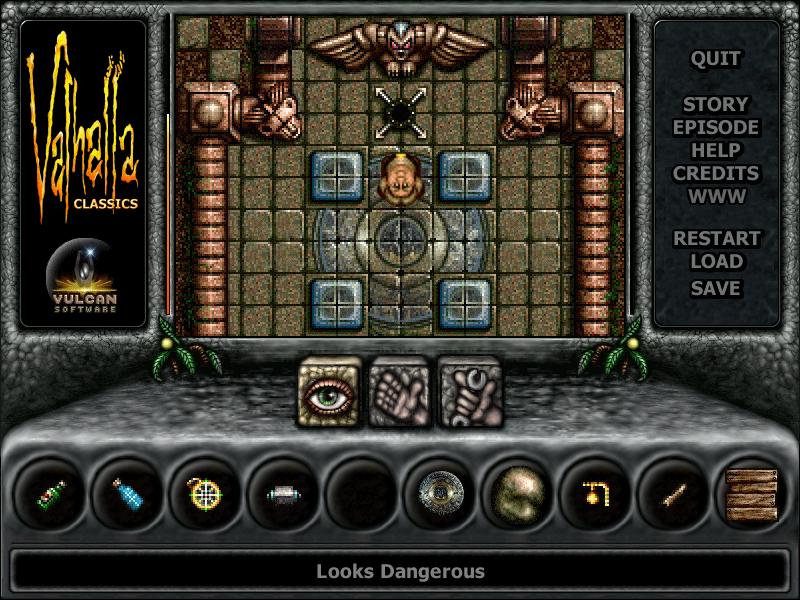Screen dimensions: 800x600
Task: Open the STORY screen
Action: 715,104
